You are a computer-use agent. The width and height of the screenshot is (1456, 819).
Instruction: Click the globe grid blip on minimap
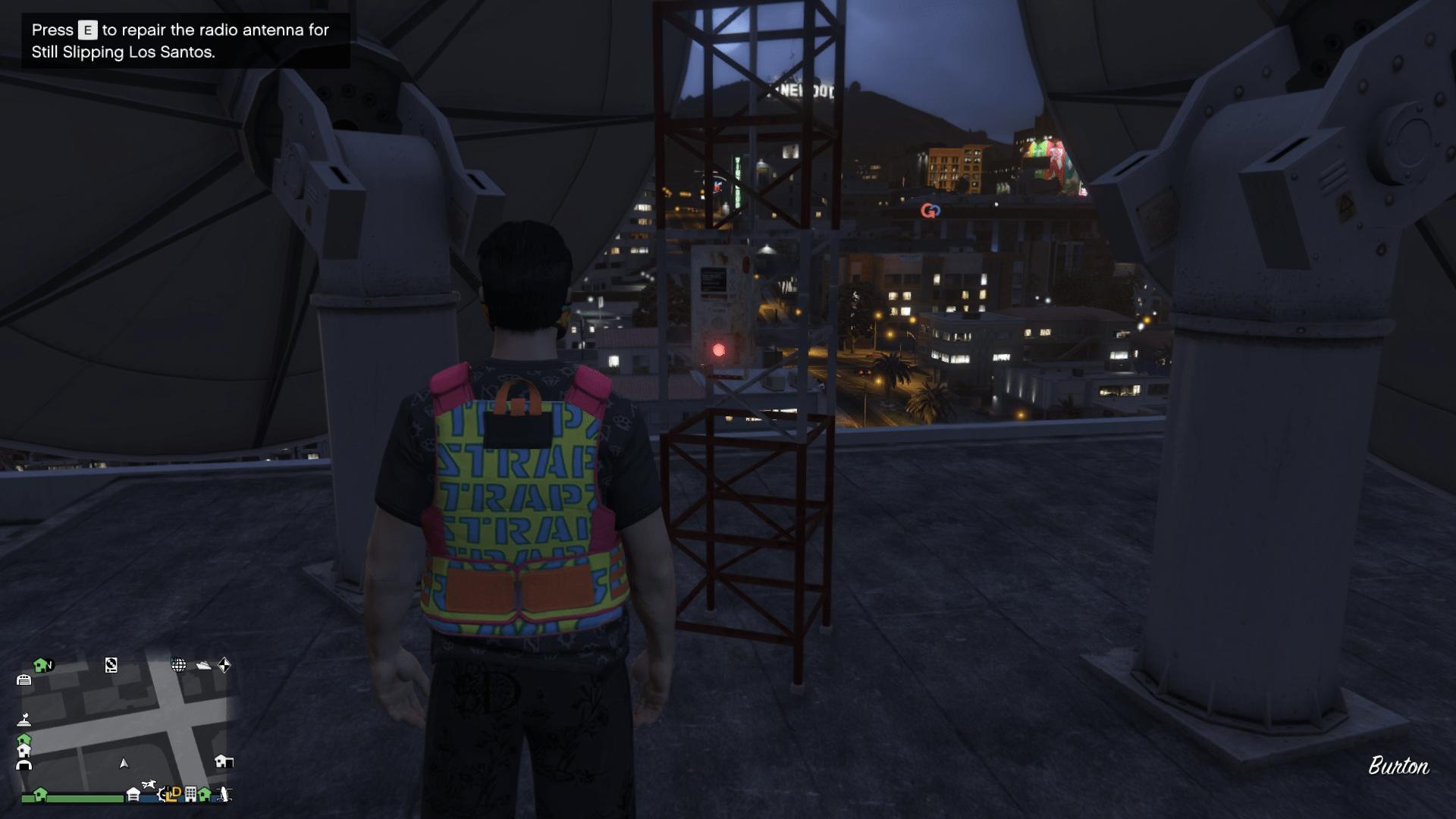tap(179, 665)
